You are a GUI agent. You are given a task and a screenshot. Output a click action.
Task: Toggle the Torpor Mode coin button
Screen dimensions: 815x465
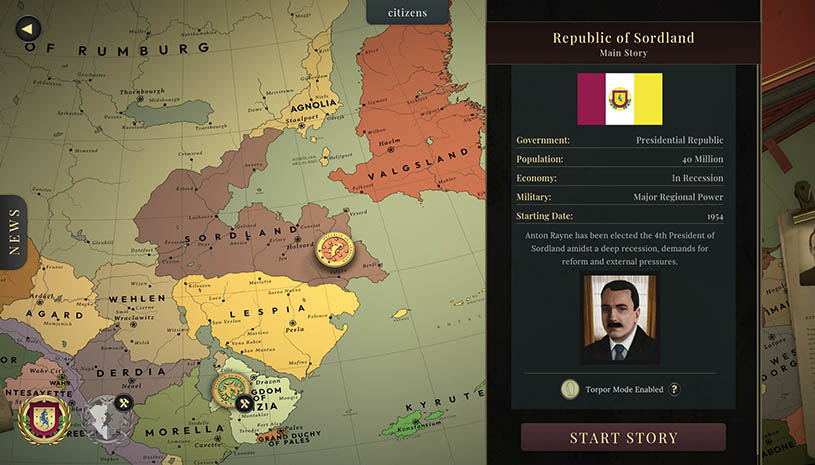(x=571, y=389)
